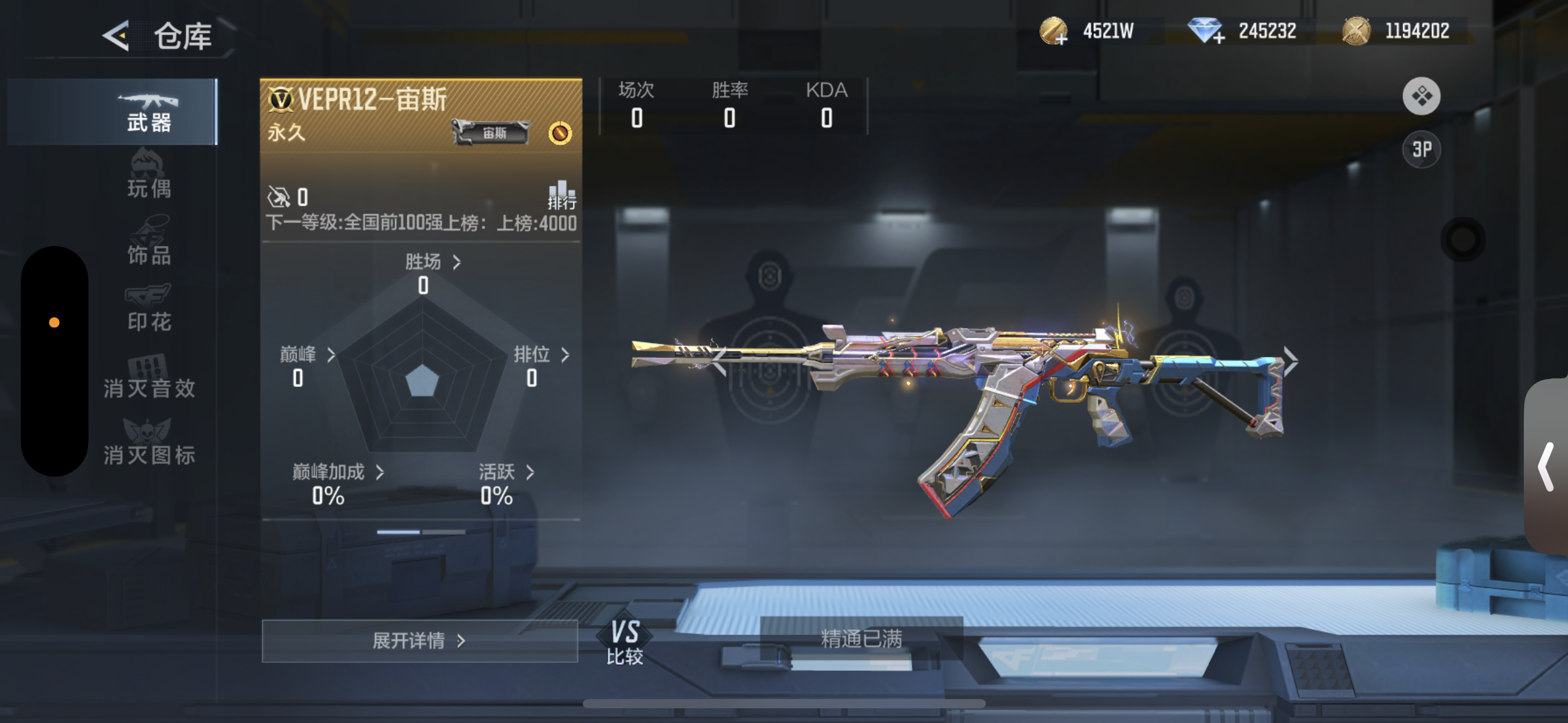Switch to the 印花 decals tab
The image size is (1568, 723).
148,310
